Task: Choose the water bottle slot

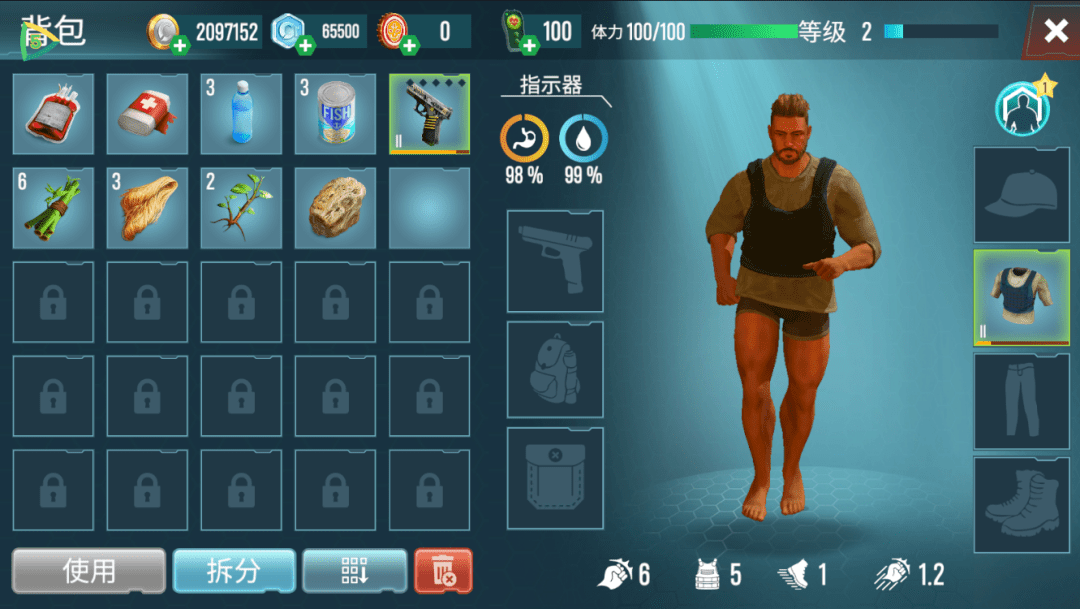Action: pyautogui.click(x=241, y=114)
